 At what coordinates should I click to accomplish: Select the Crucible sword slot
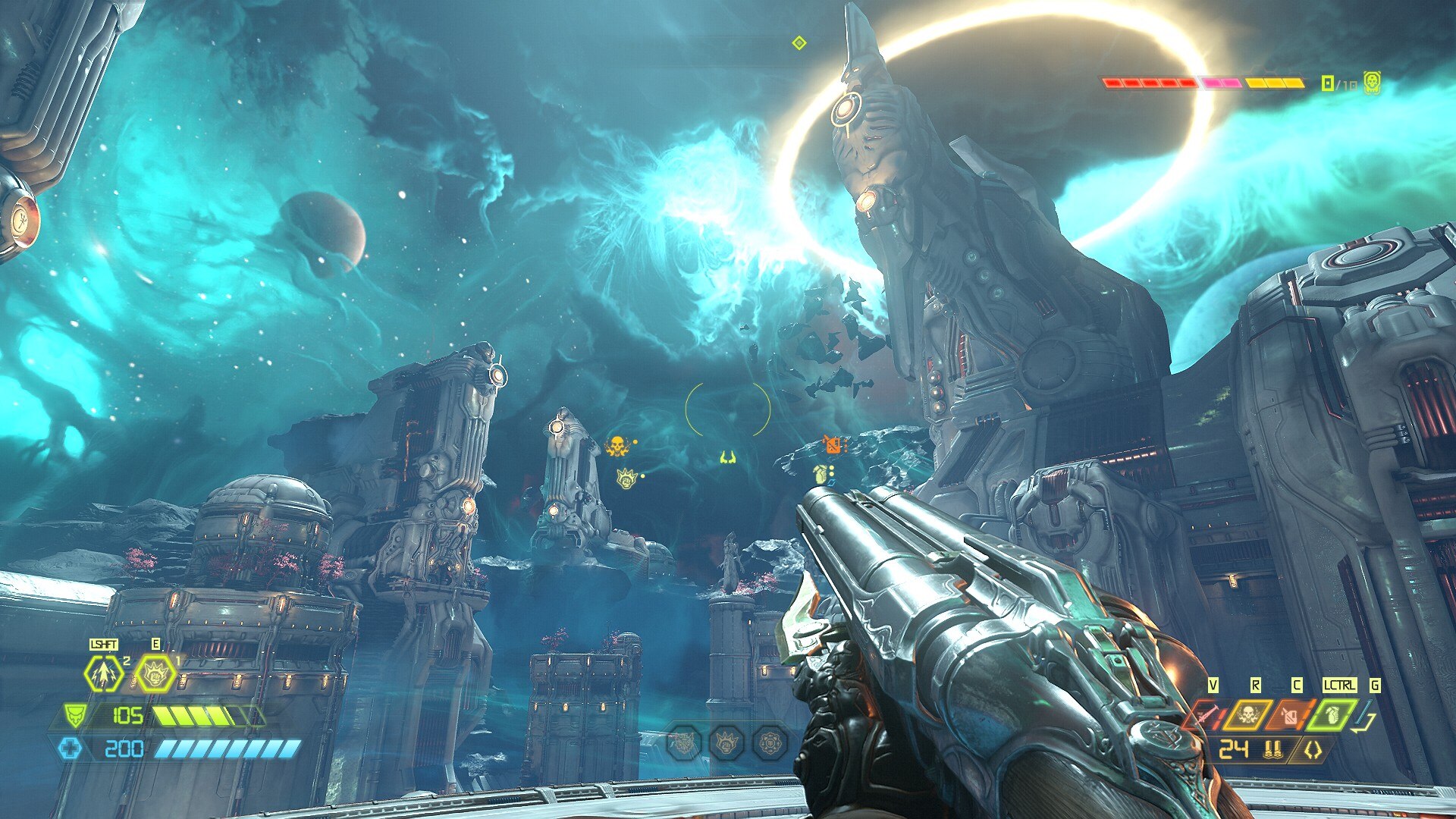(x=1203, y=714)
